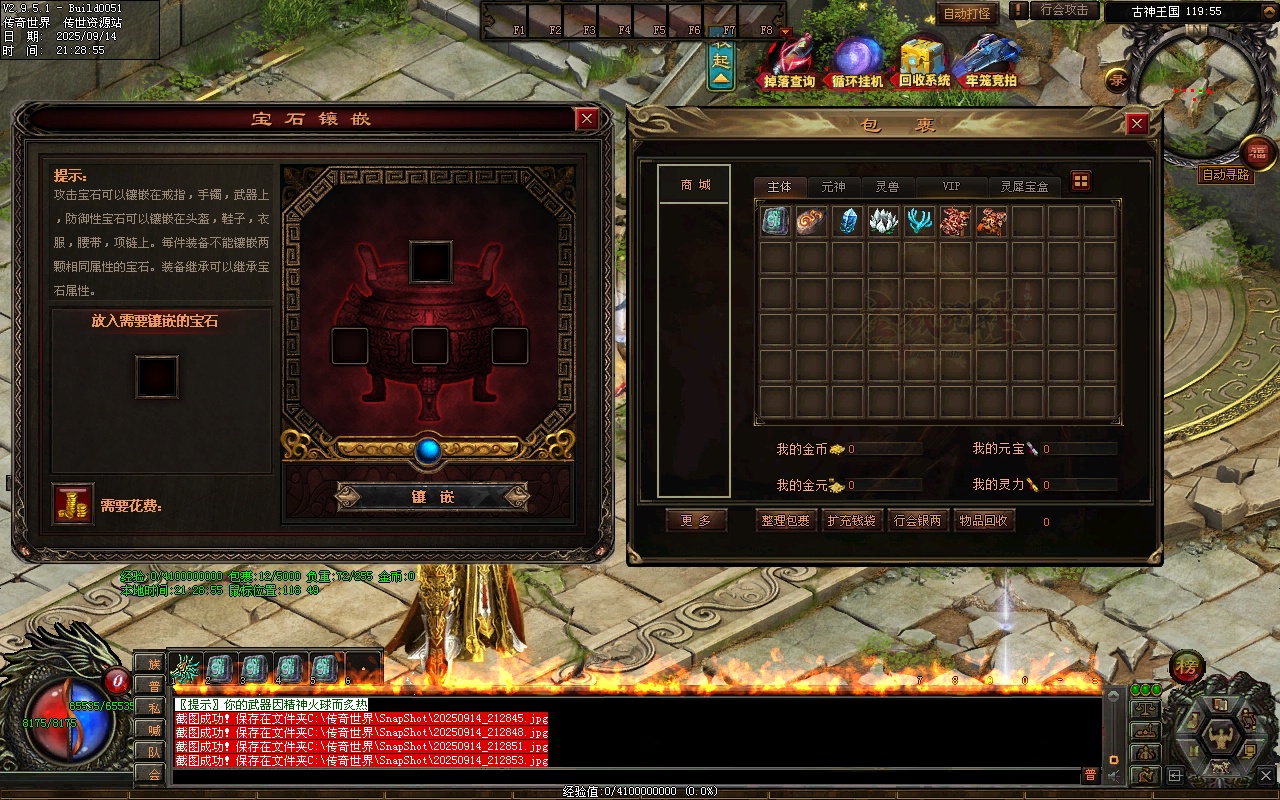Viewport: 1280px width, 800px height.
Task: Click the 整理包裹 sort bag button
Action: [x=785, y=521]
